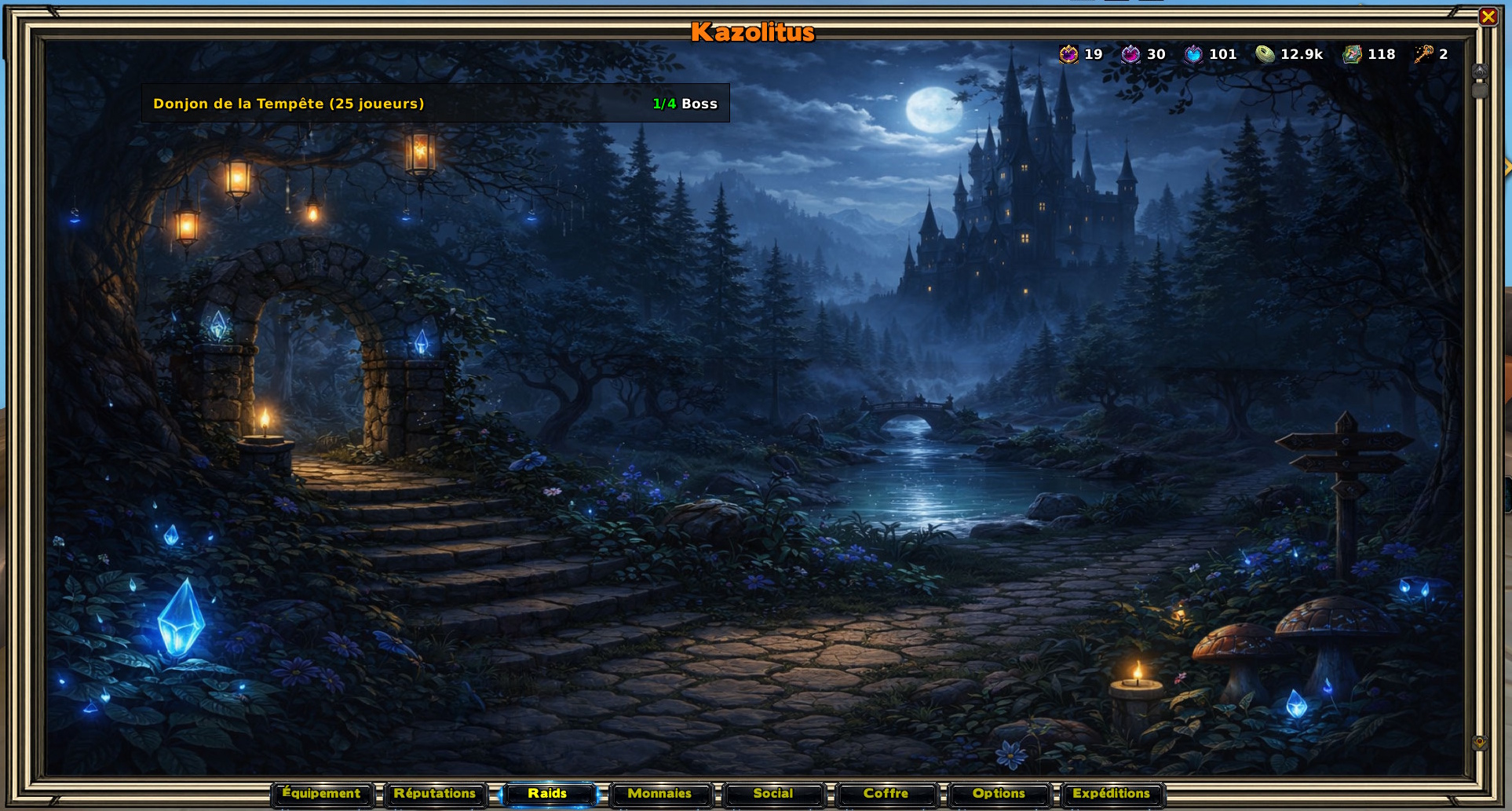Click the scrollbar up arrow button
The height and width of the screenshot is (811, 1512).
tap(1480, 71)
